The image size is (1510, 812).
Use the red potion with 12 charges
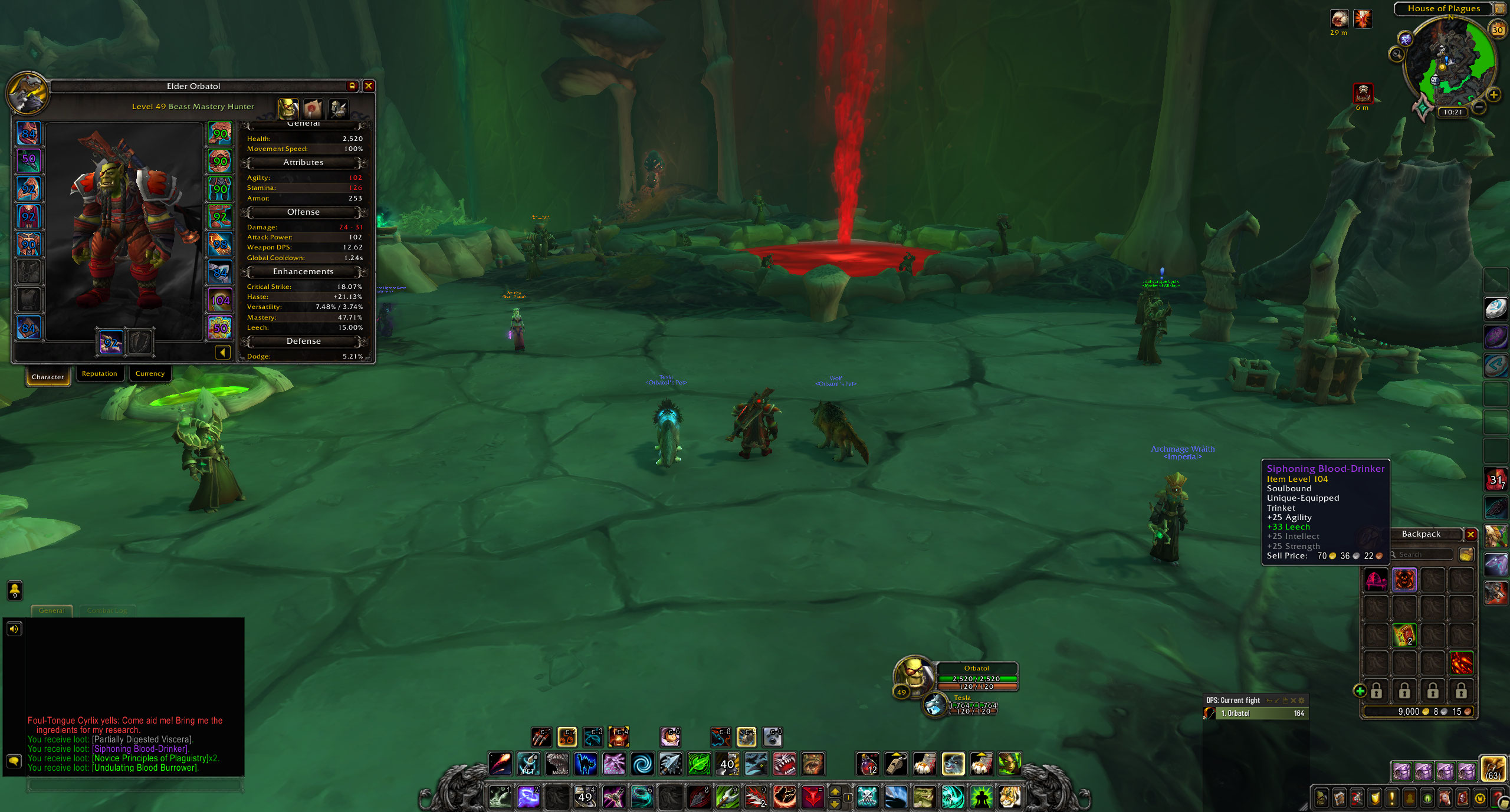click(x=868, y=764)
